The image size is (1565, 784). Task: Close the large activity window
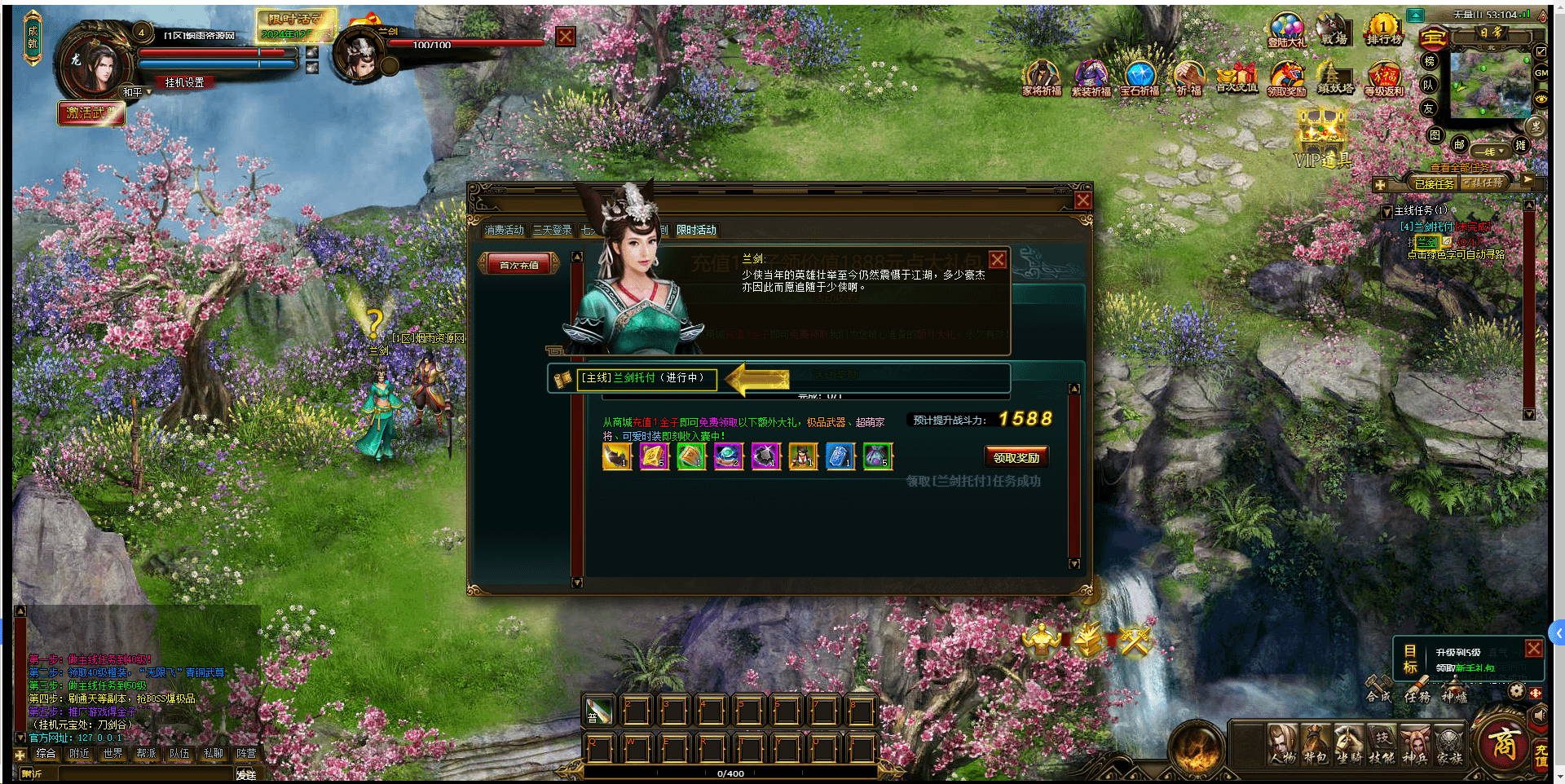pos(1082,200)
